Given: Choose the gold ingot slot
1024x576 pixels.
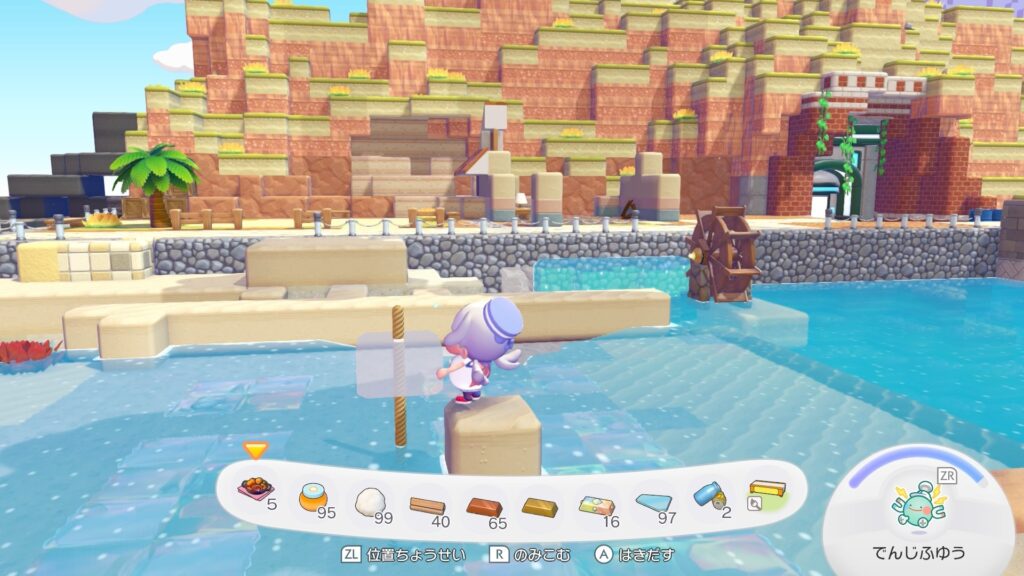Looking at the screenshot, I should pyautogui.click(x=540, y=506).
